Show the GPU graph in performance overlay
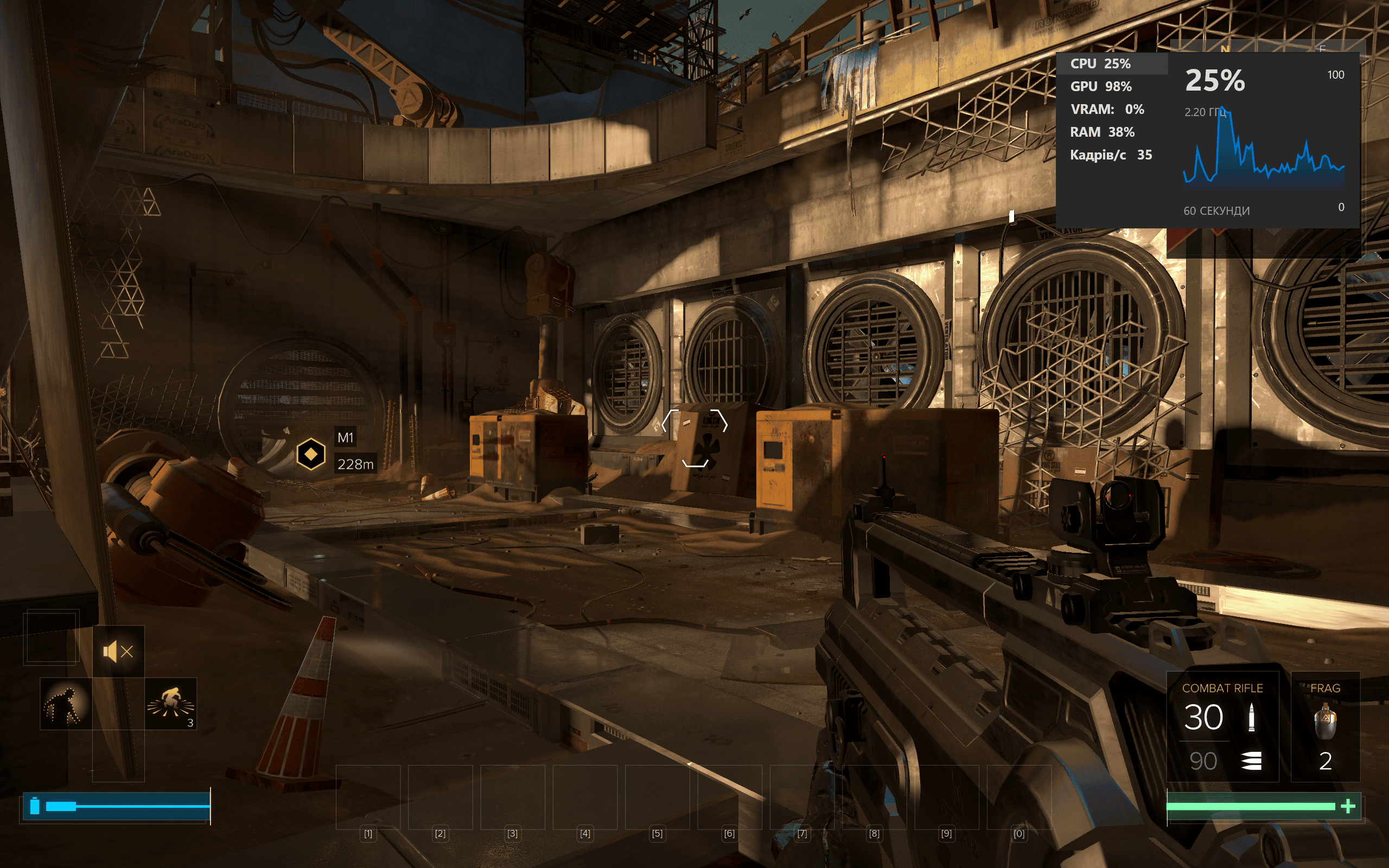Viewport: 1389px width, 868px height. (x=1100, y=87)
